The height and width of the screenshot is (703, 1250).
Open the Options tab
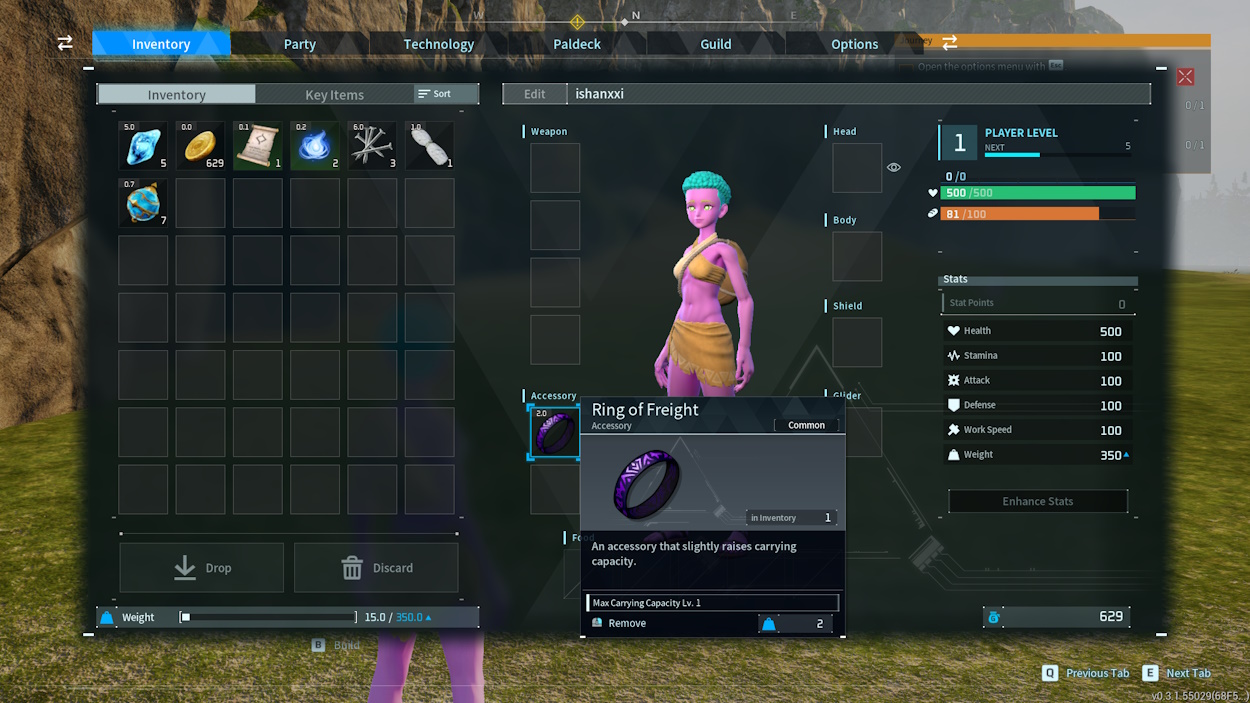[x=854, y=44]
